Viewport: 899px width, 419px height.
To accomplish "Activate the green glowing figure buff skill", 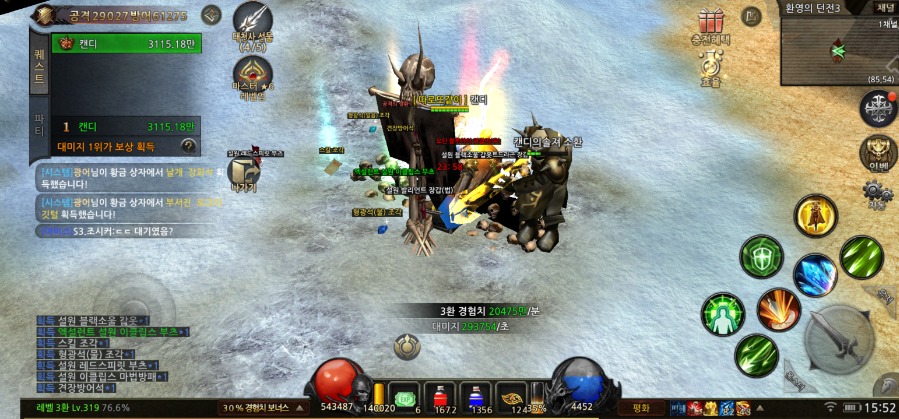I will coord(722,314).
